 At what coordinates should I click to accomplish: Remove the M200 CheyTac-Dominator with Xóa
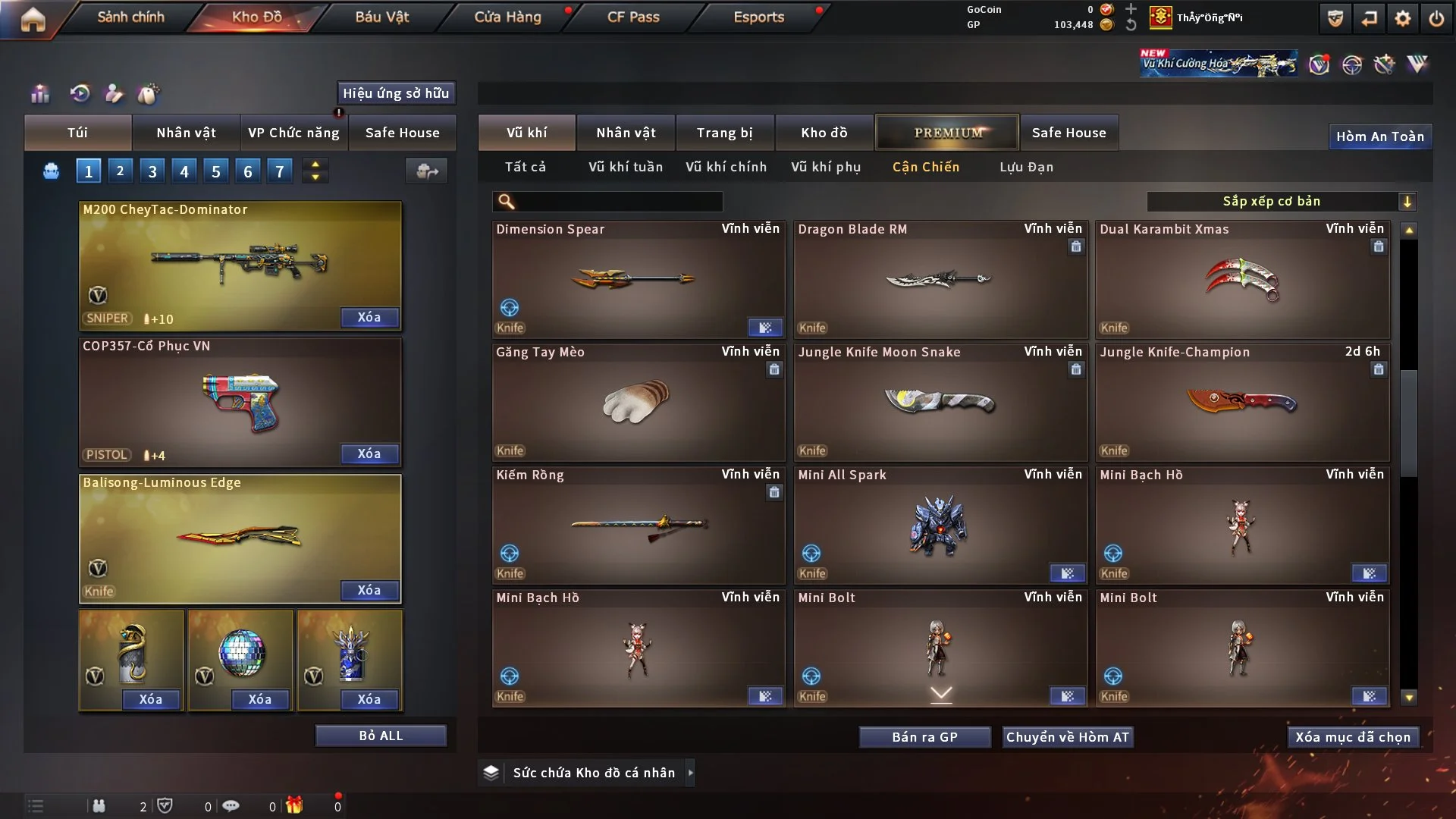[369, 317]
